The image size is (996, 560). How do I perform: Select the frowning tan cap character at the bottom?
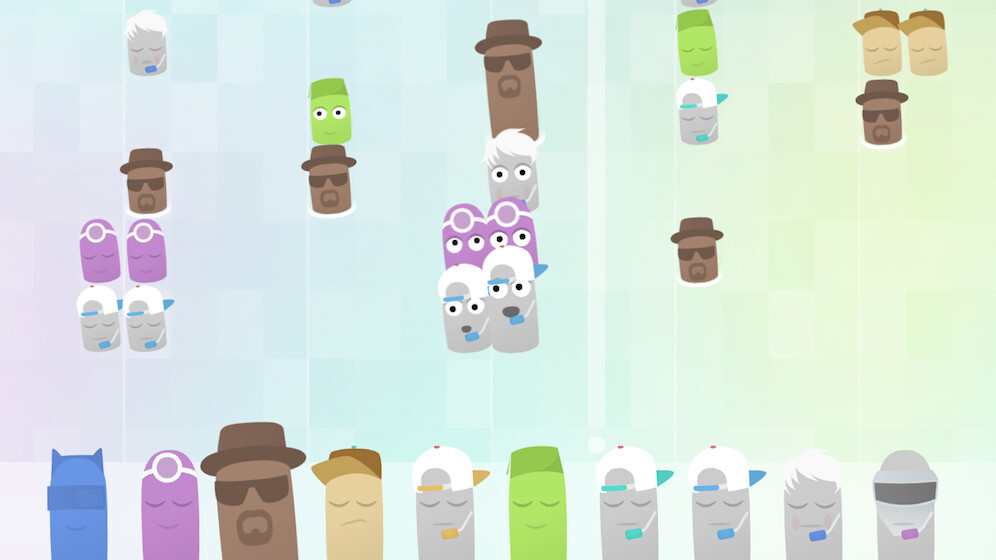[352, 508]
